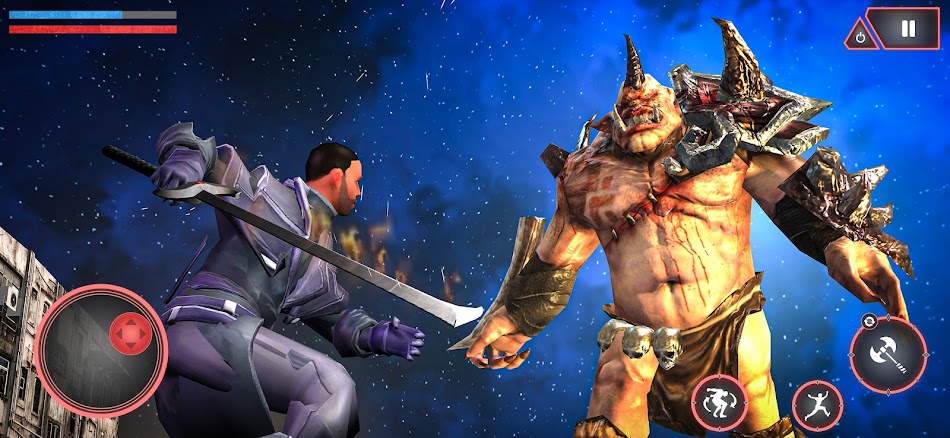Use the spin dodge move button
950x438 pixels.
click(x=721, y=402)
